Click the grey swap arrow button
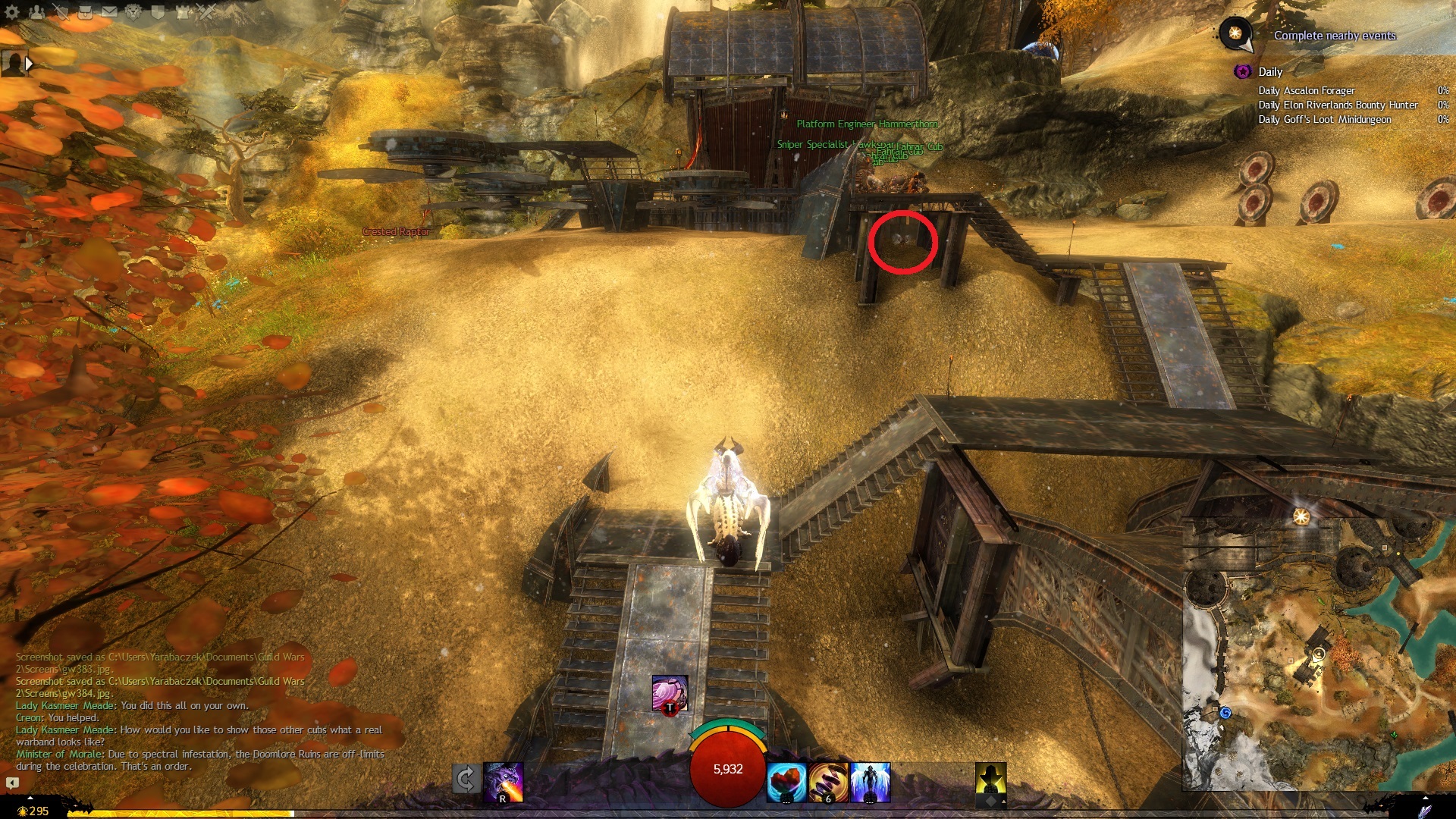Screen dimensions: 1456x819 coord(466,779)
